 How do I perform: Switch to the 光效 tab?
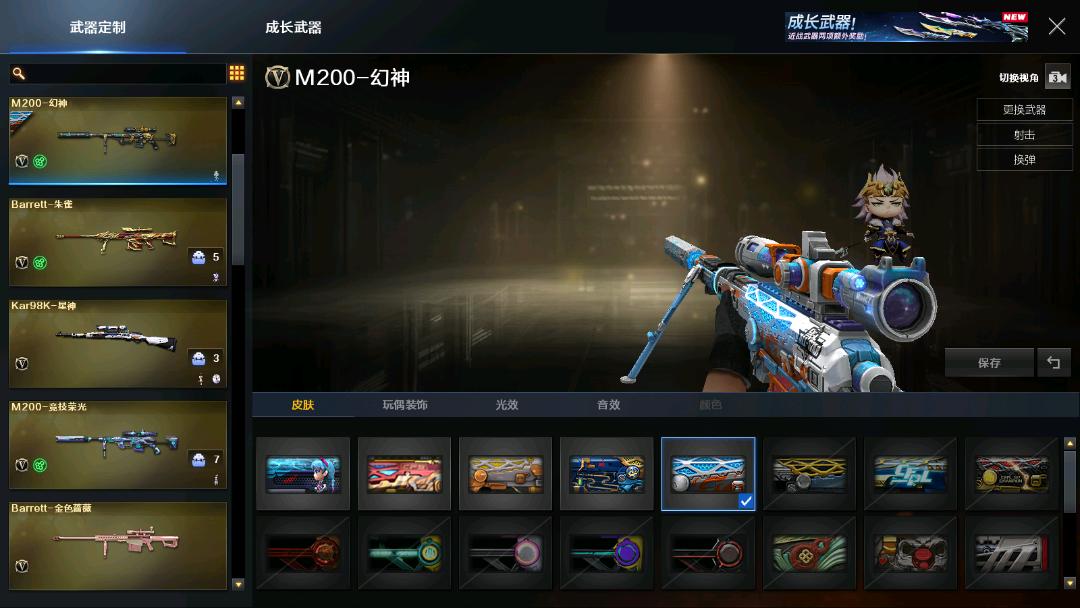507,405
